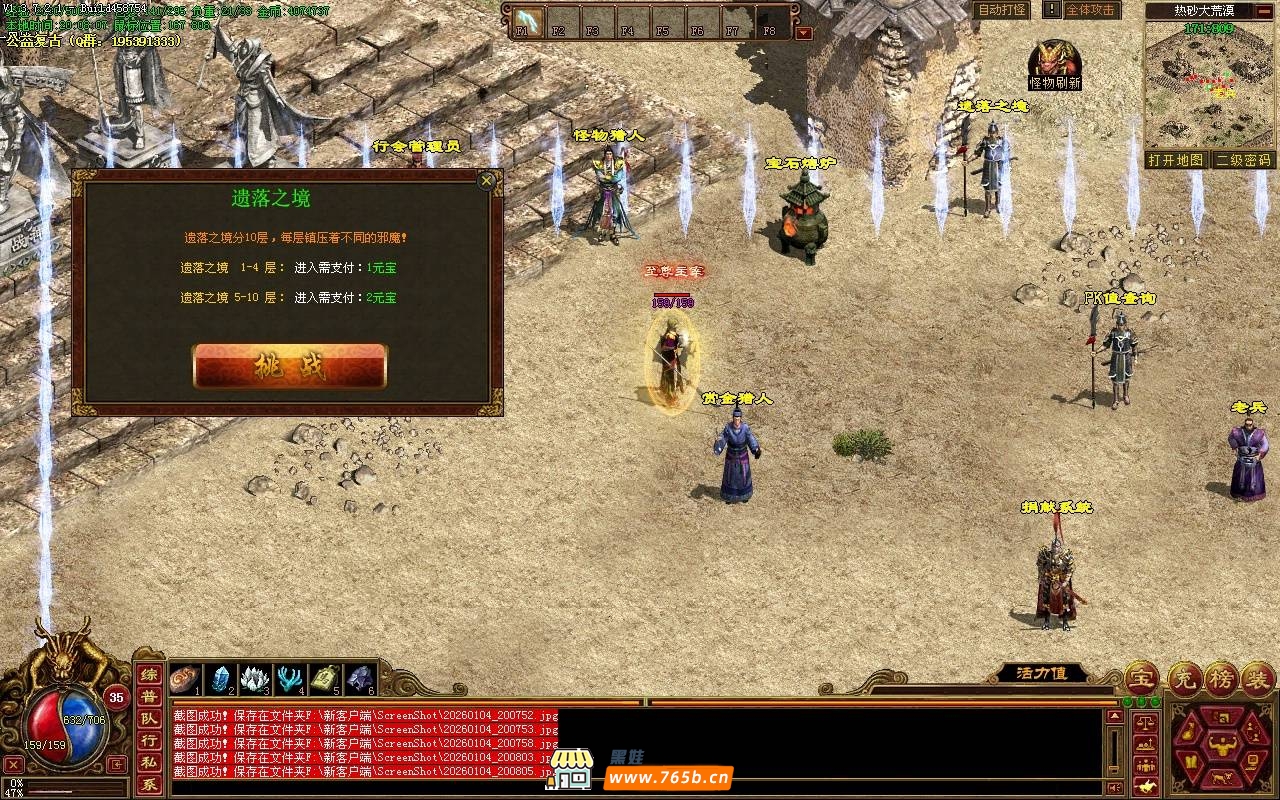The width and height of the screenshot is (1280, 800).
Task: Toggle the 自动打怪 auto-fight button
Action: [1001, 10]
